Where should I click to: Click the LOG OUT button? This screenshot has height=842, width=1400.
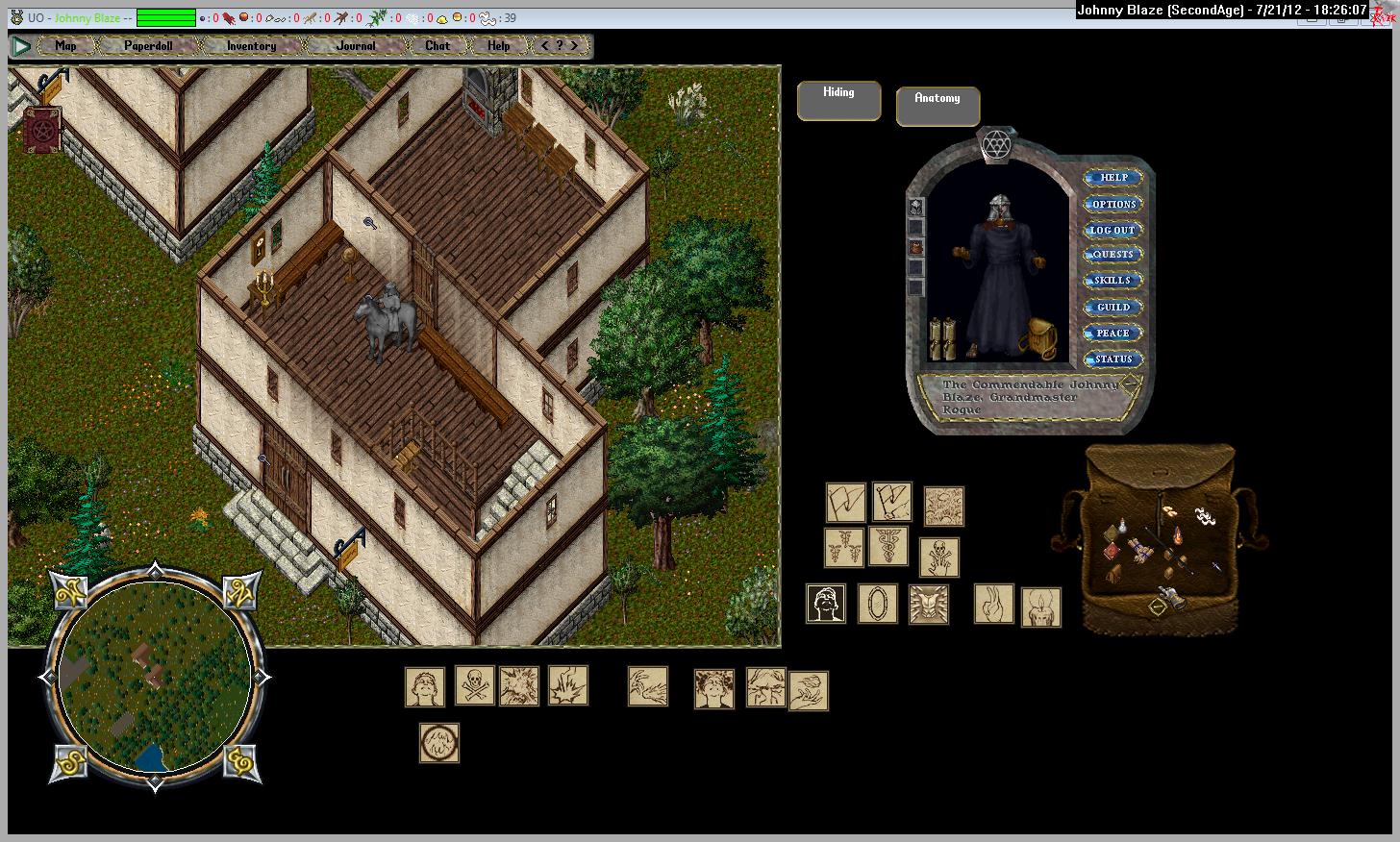tap(1113, 230)
